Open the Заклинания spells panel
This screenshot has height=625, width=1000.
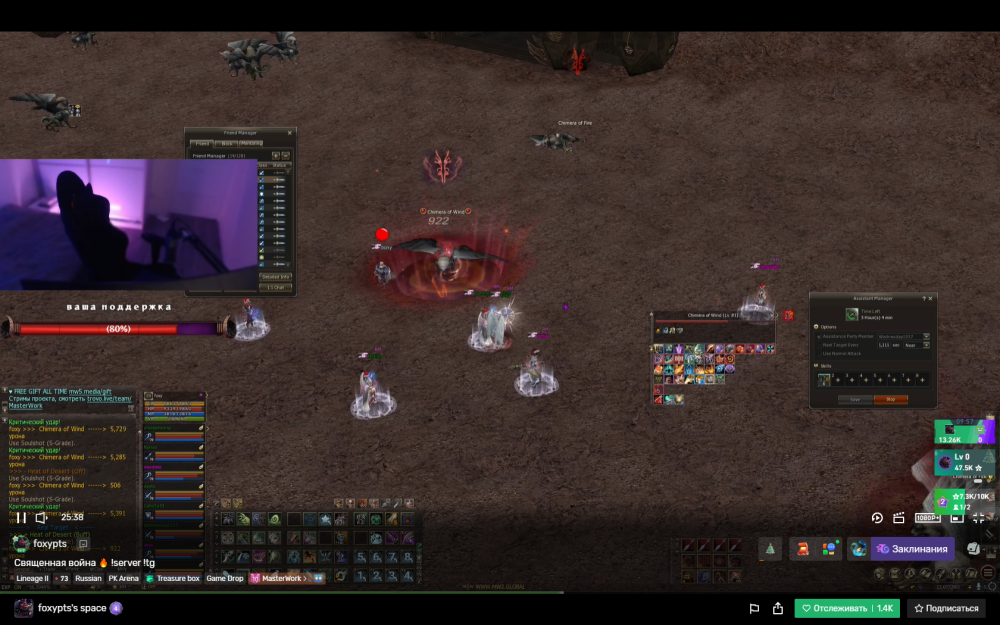[911, 548]
